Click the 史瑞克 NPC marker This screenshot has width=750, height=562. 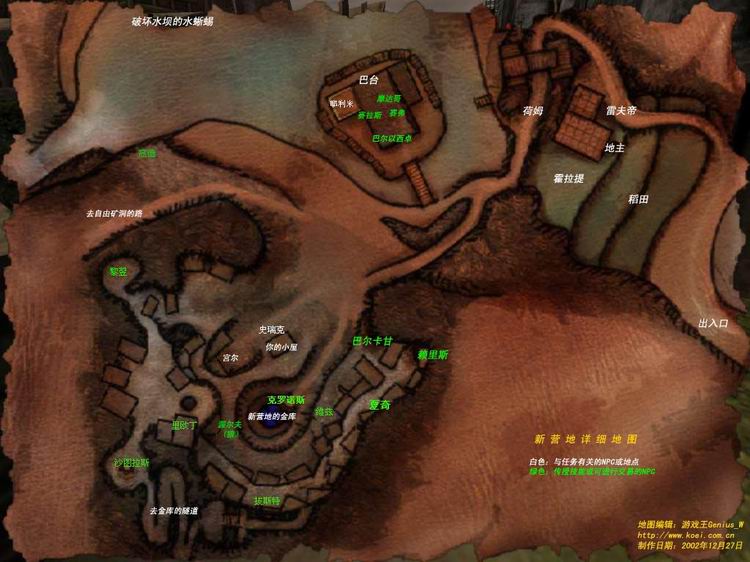(272, 329)
